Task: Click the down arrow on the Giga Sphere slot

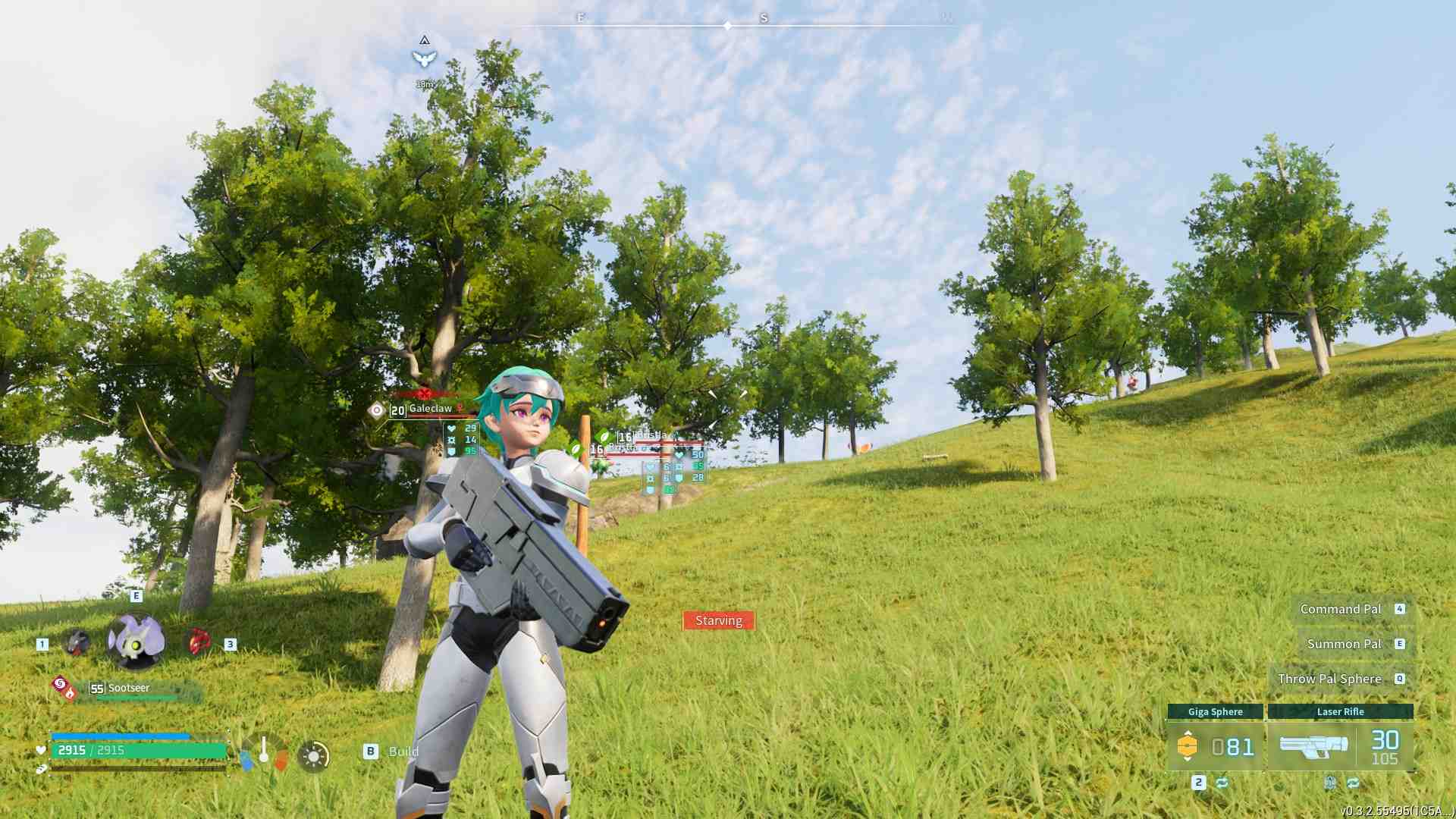Action: [x=1188, y=760]
